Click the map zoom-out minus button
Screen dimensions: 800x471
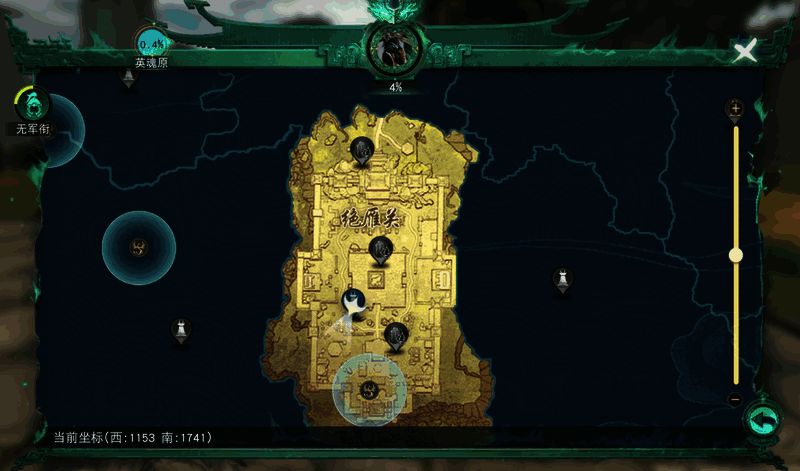736,399
